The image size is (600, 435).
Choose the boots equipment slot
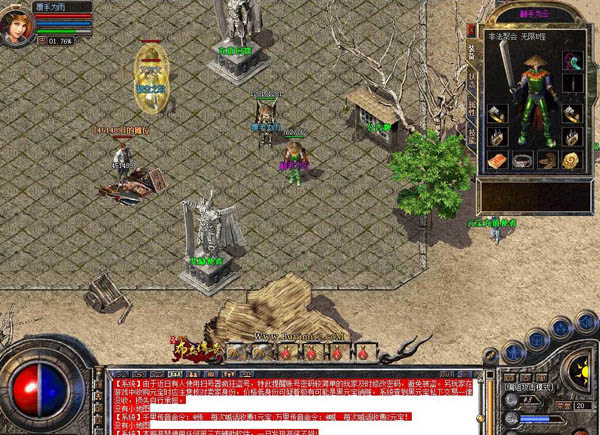(547, 160)
